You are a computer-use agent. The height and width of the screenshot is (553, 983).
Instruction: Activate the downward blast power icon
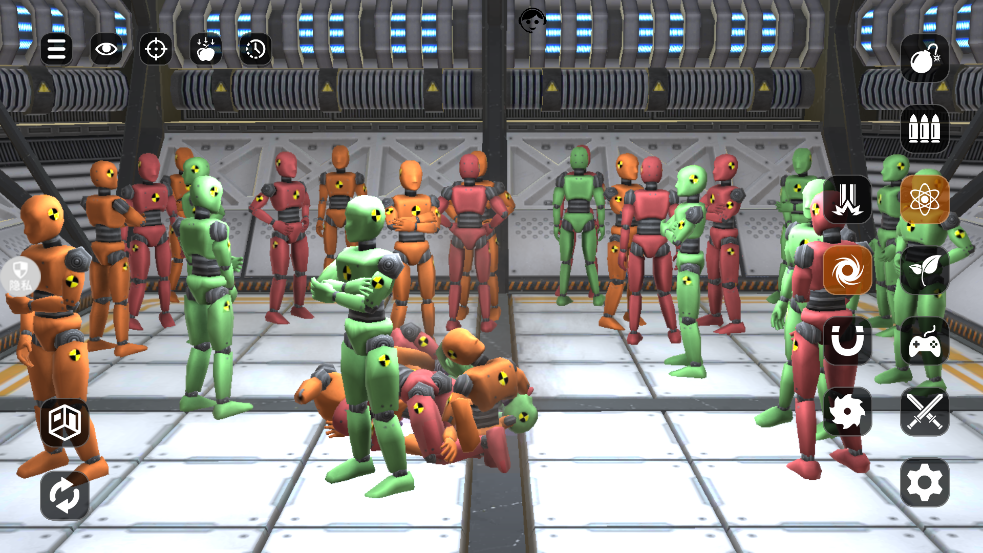click(x=847, y=199)
